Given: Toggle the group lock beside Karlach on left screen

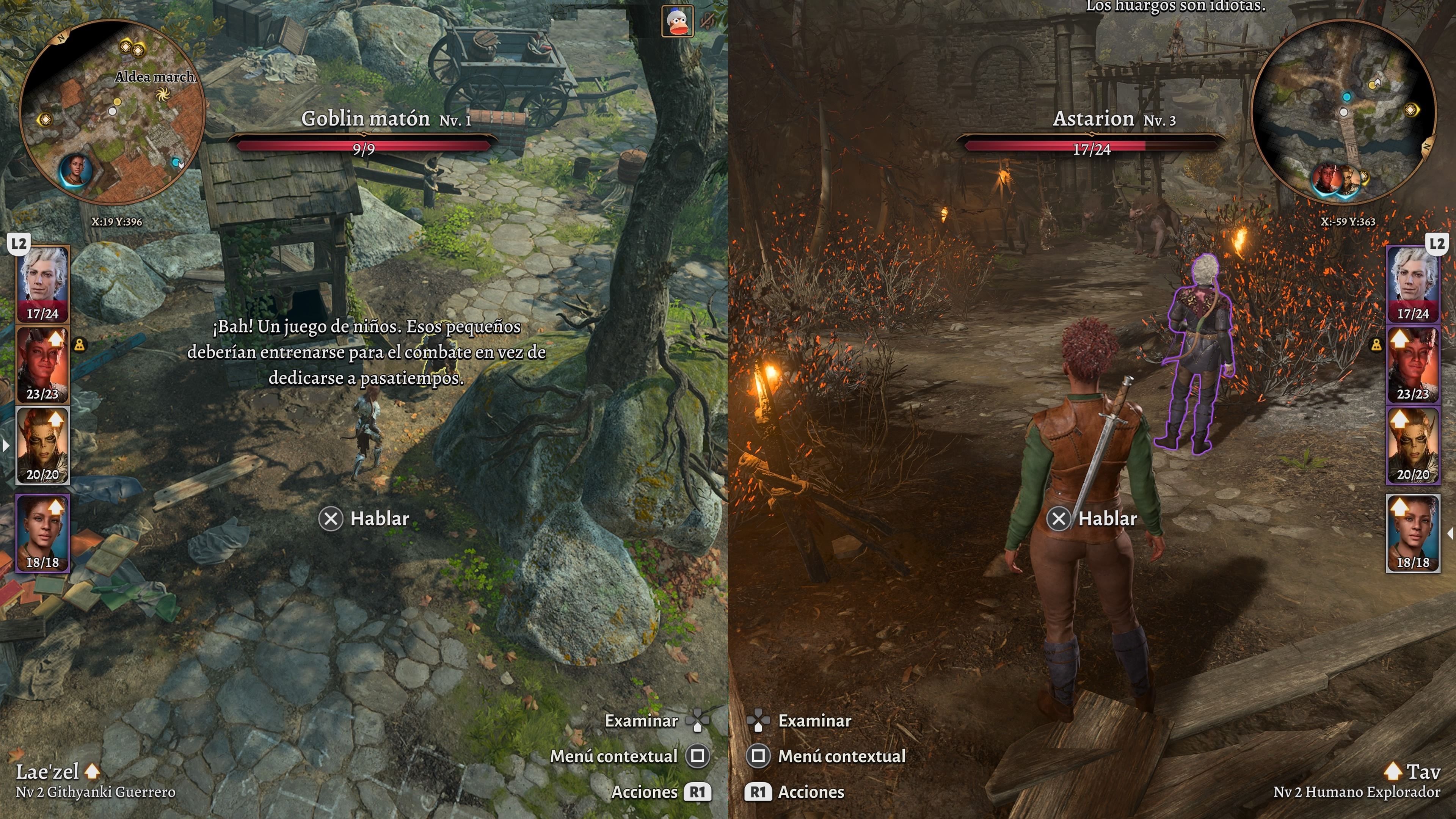Looking at the screenshot, I should [80, 344].
